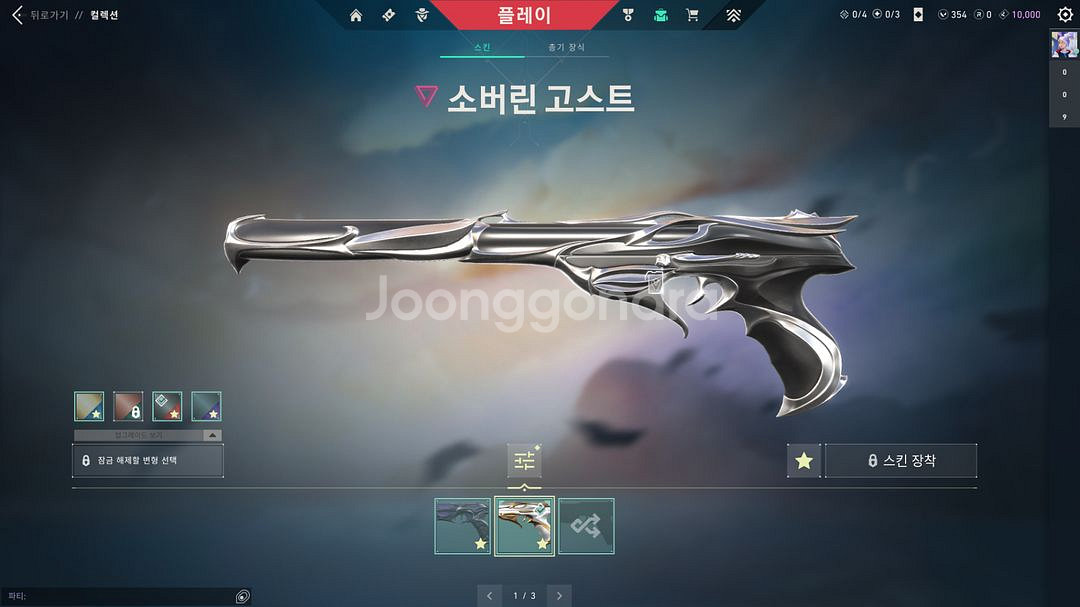Open the agents icon
Image resolution: width=1080 pixels, height=607 pixels.
coord(422,15)
